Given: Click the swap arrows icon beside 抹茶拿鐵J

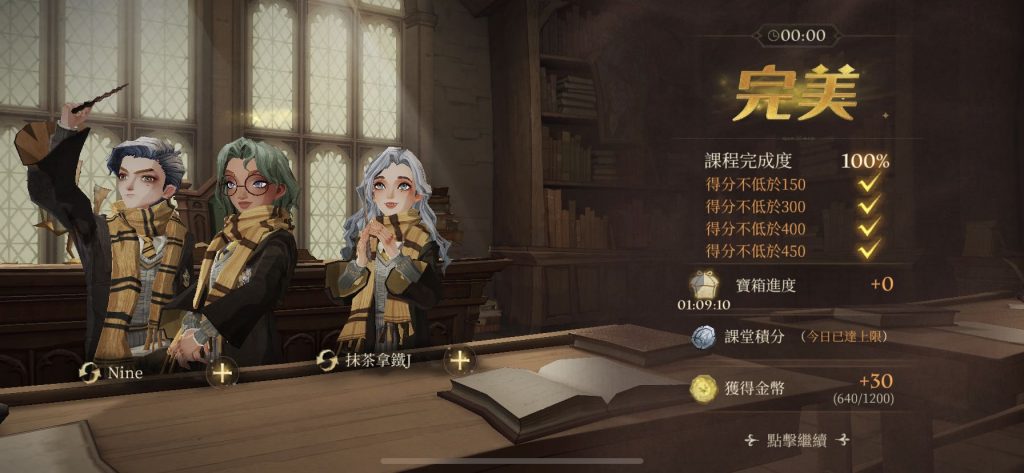Looking at the screenshot, I should coord(326,360).
